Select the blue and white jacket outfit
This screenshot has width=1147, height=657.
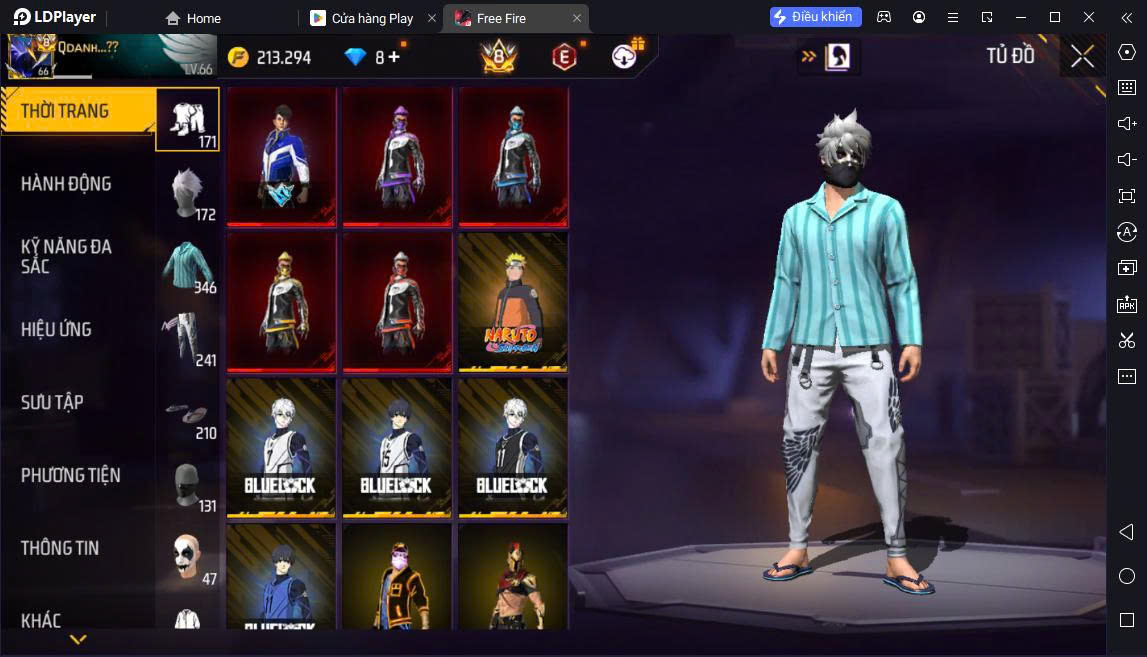pos(281,156)
